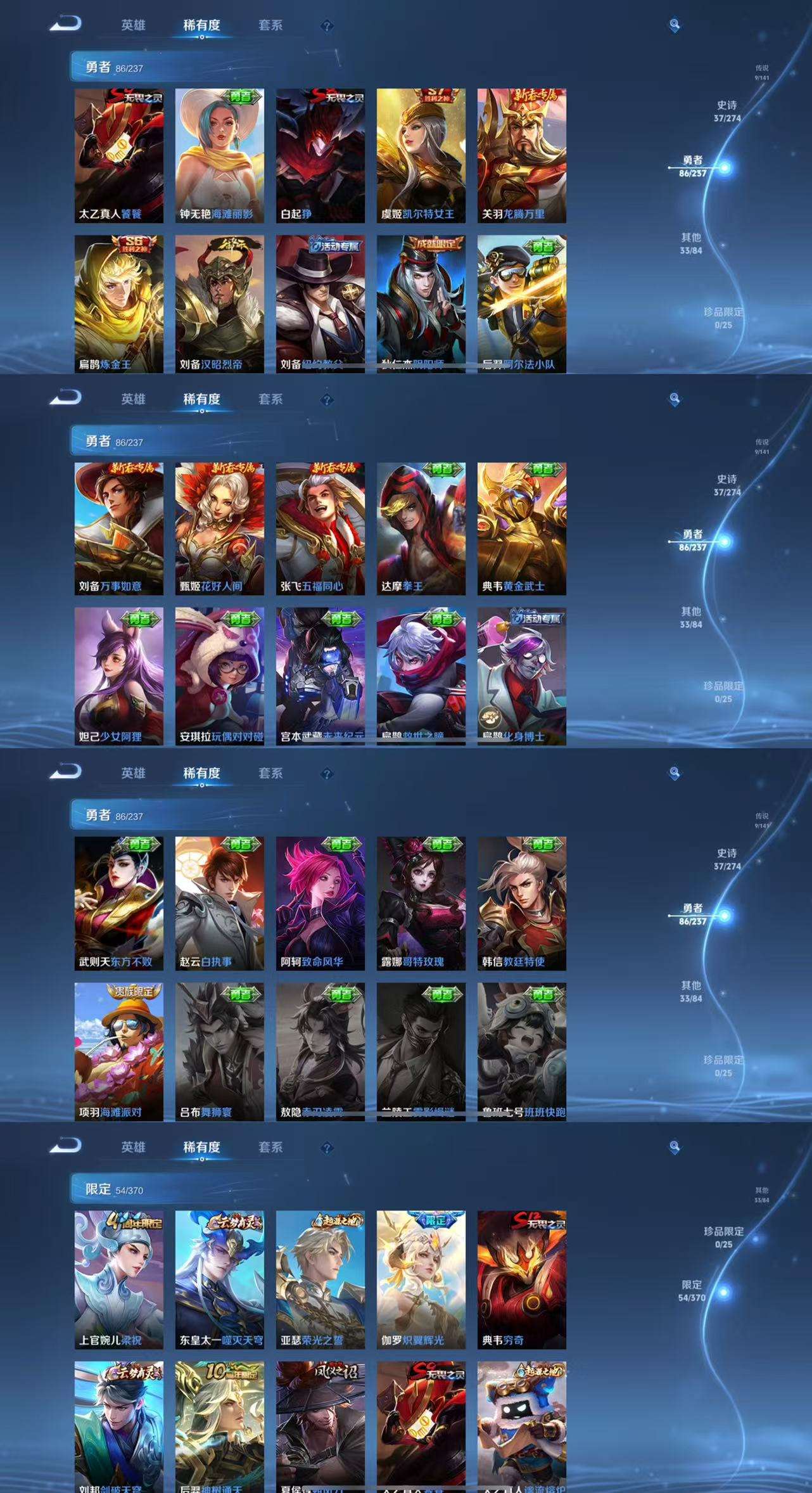812x1493 pixels.
Task: Open the 刘备 汉昭烈帝 skin
Action: pyautogui.click(x=219, y=304)
